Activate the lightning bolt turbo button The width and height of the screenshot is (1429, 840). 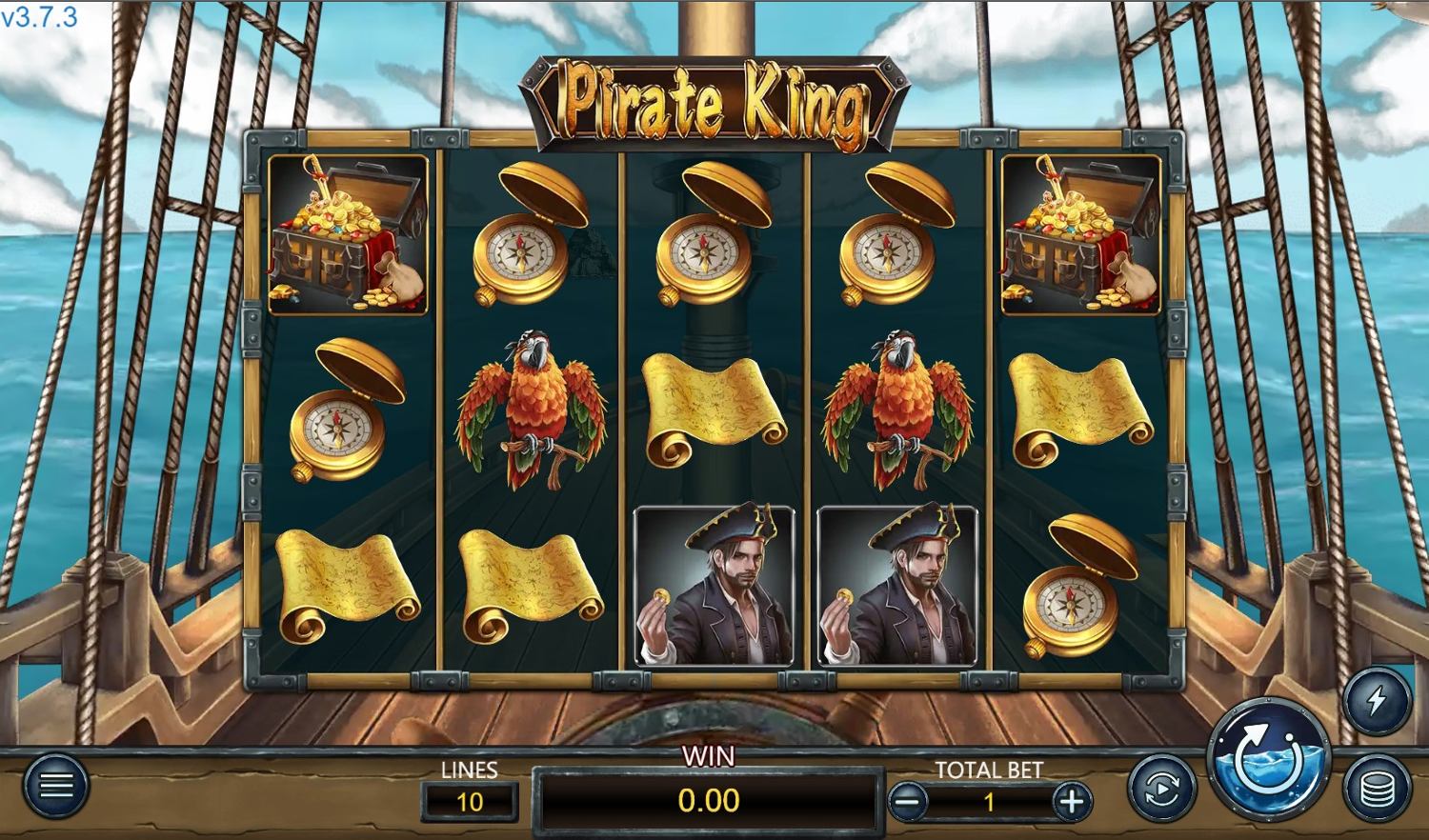1377,702
